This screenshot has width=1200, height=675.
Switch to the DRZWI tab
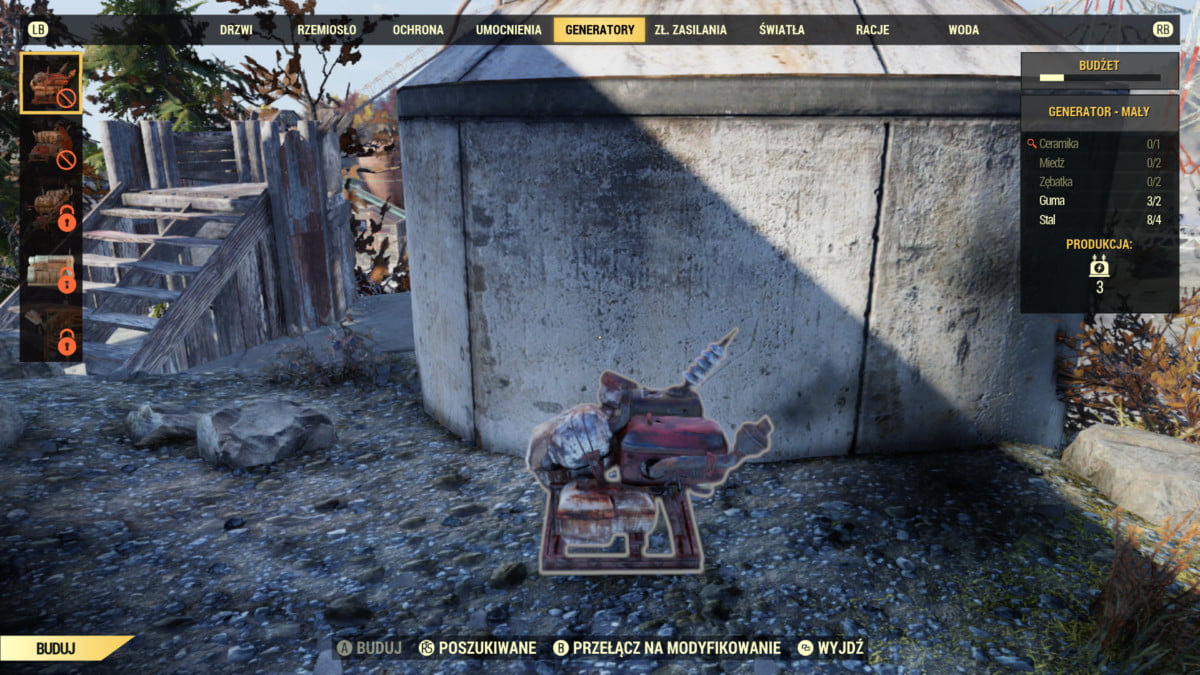coord(236,30)
